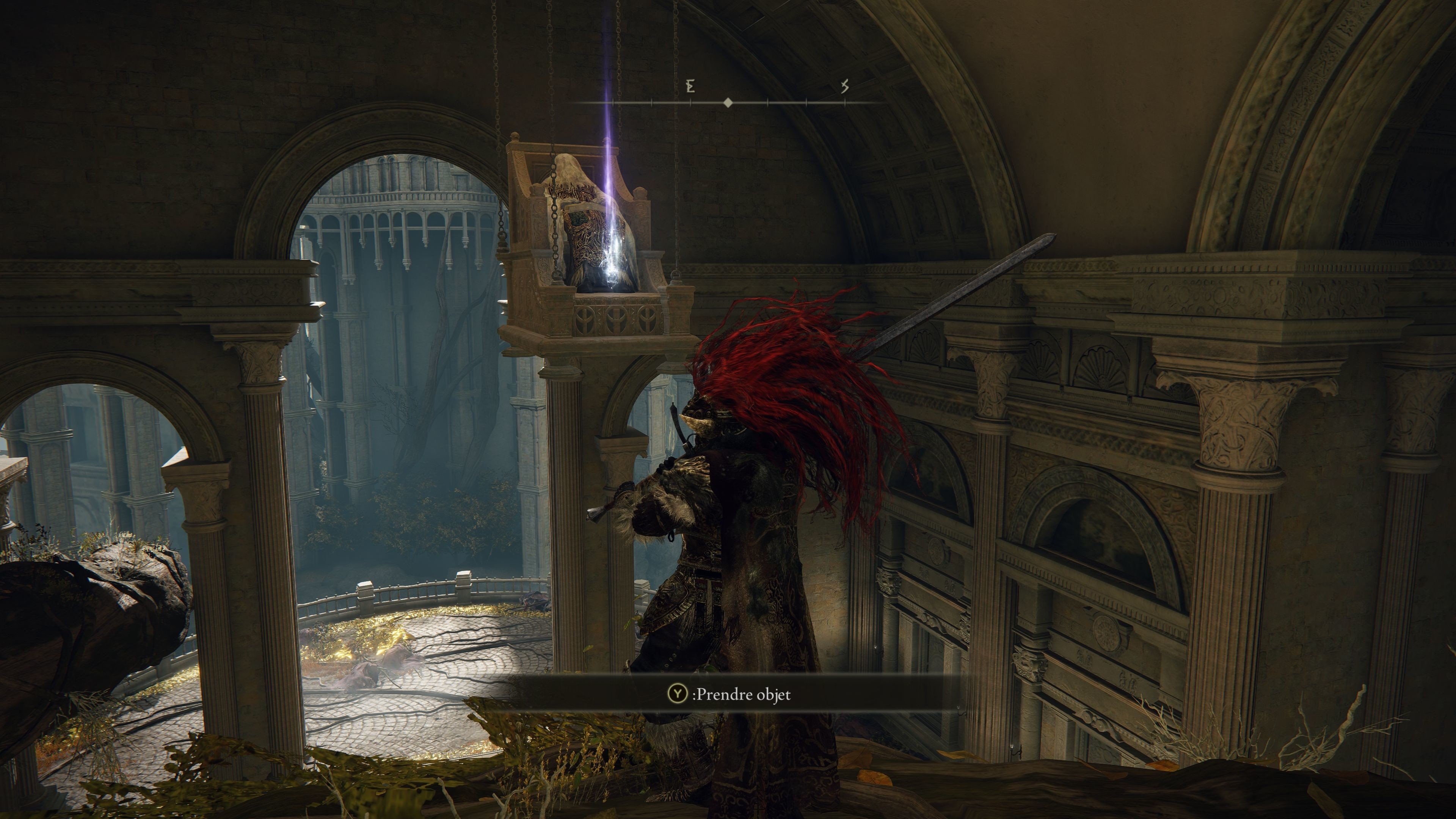The width and height of the screenshot is (1456, 819).
Task: Click the compass heading bar
Action: [x=728, y=102]
